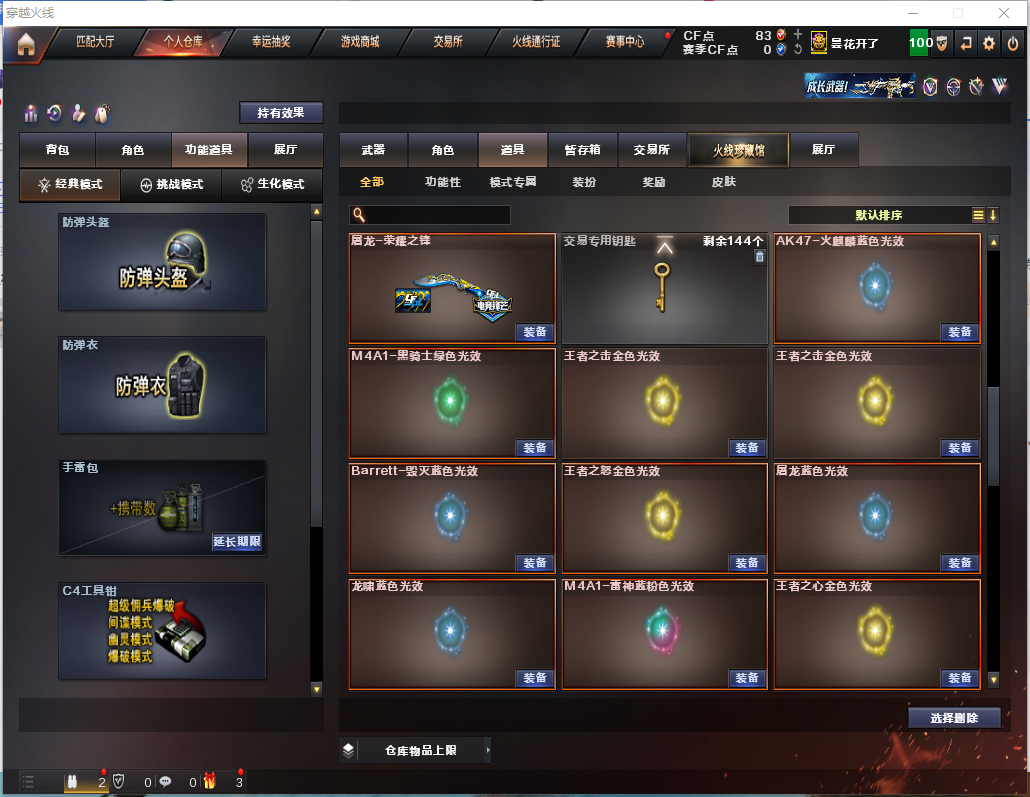
Task: Return to the home lobby screen
Action: [x=25, y=44]
